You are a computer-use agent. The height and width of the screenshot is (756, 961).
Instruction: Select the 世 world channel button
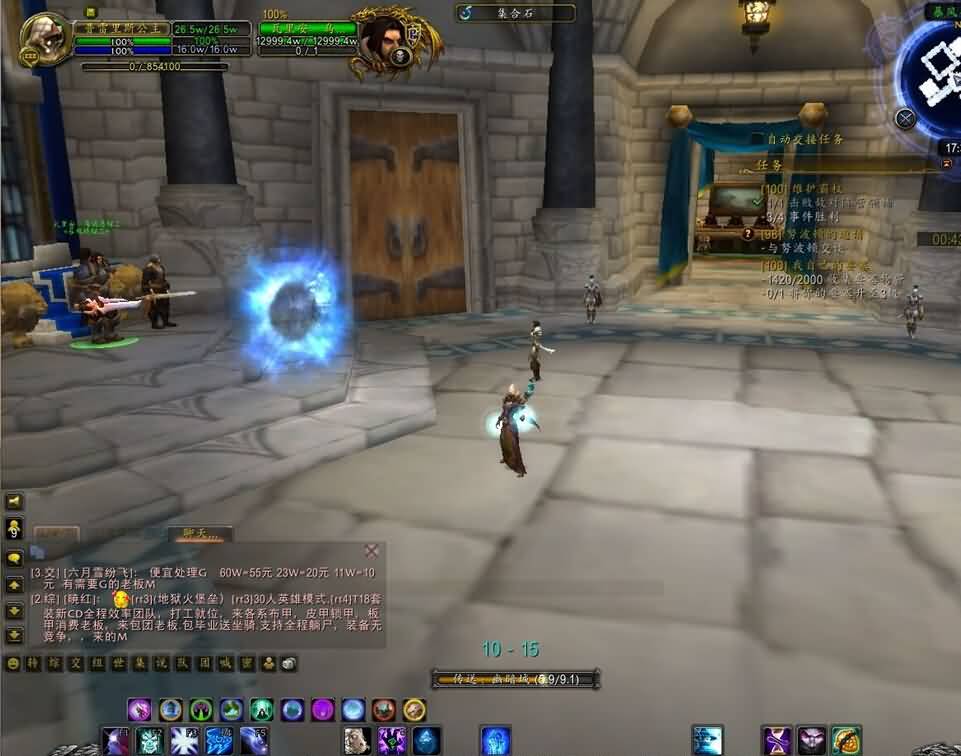[x=121, y=663]
